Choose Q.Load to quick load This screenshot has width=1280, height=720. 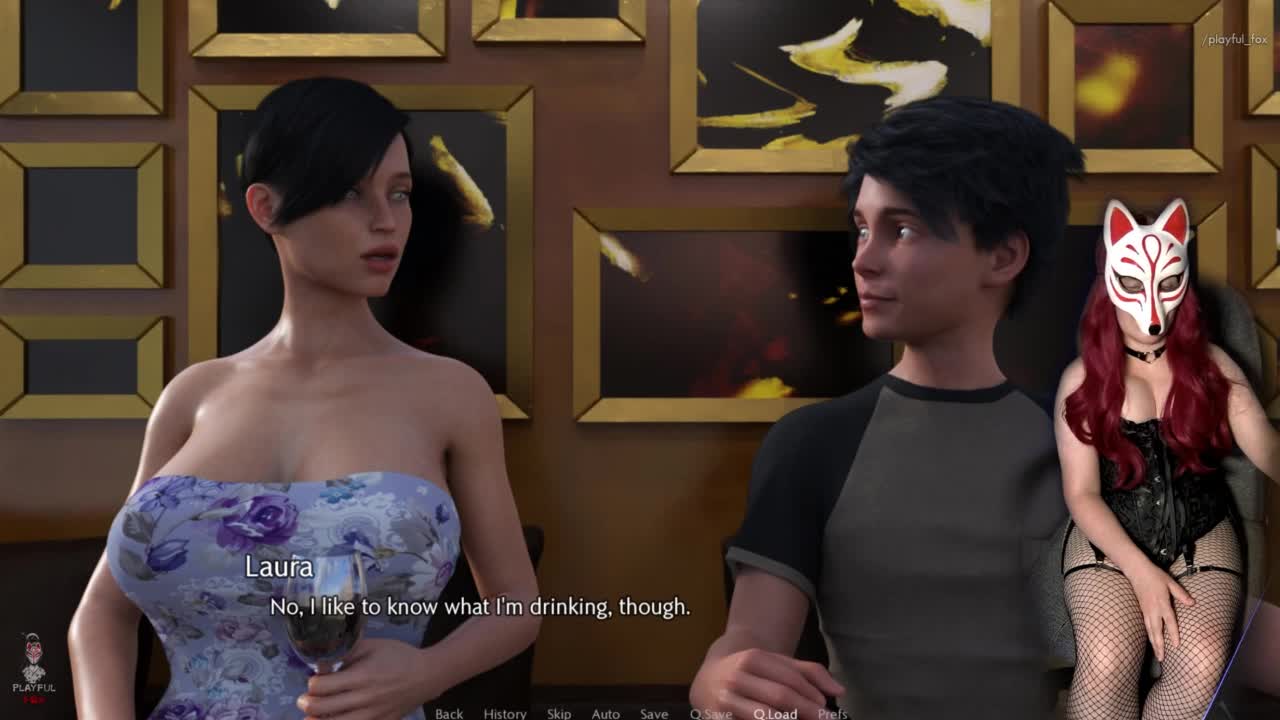pos(775,713)
